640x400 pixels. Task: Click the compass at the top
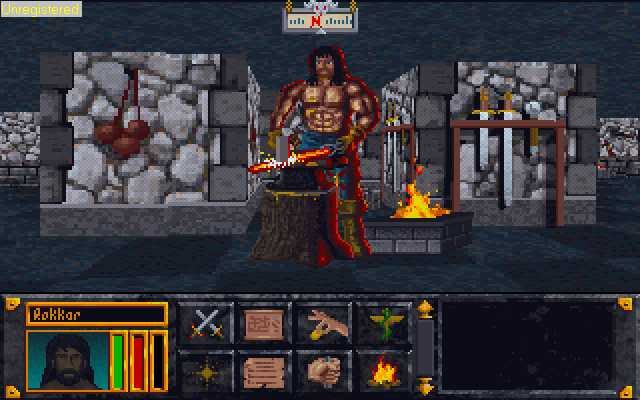tap(318, 17)
